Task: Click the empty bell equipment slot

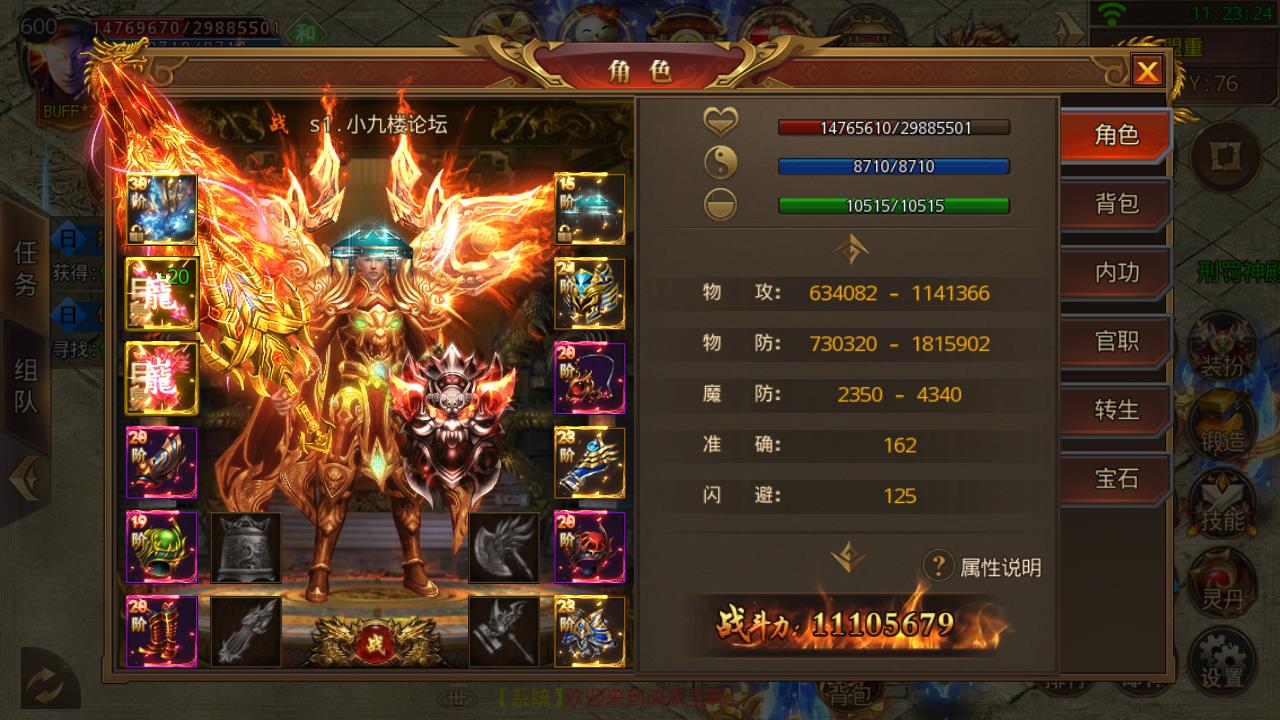Action: [246, 547]
